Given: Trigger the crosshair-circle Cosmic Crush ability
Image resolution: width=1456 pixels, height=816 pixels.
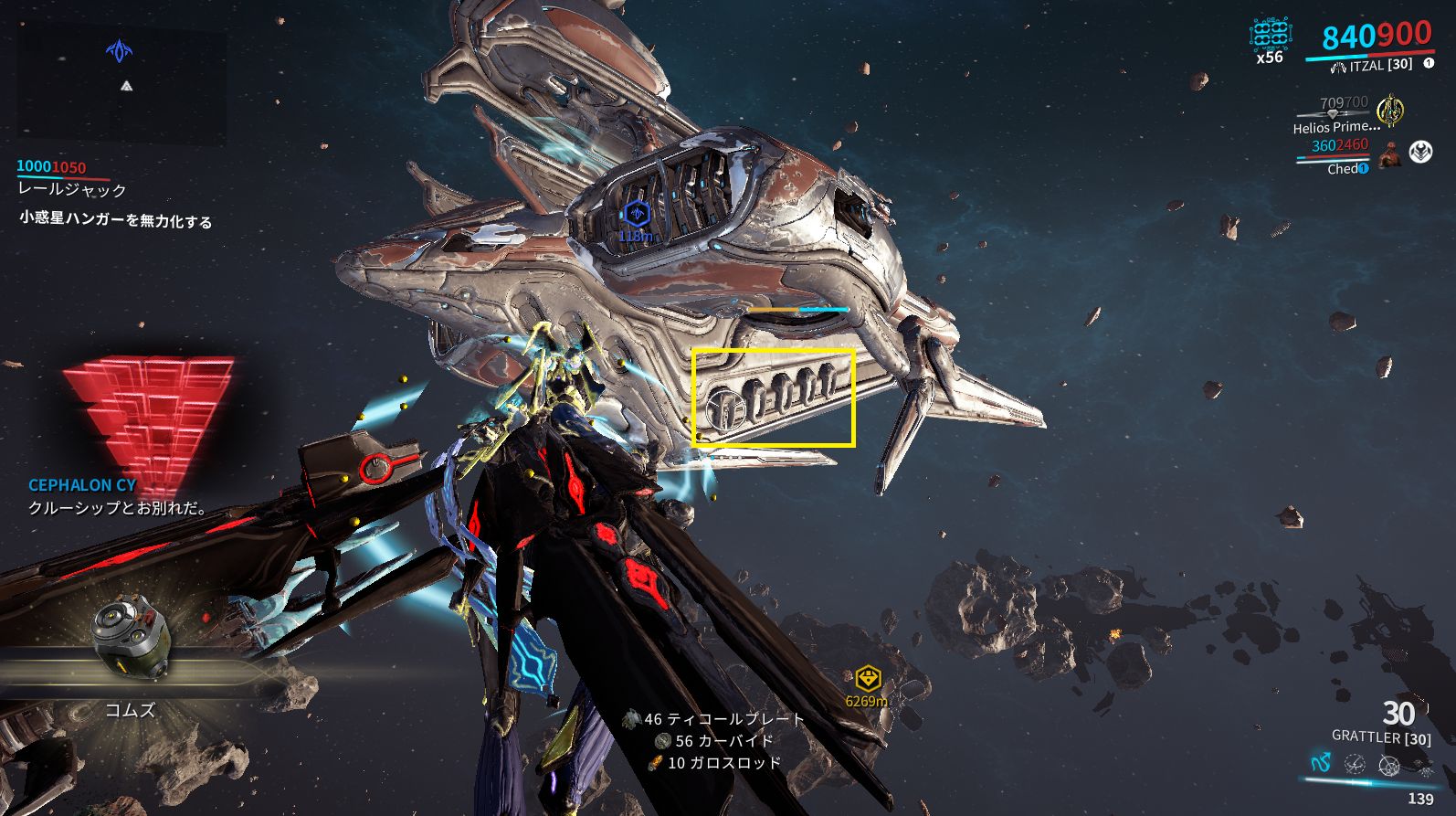Looking at the screenshot, I should click(1388, 763).
